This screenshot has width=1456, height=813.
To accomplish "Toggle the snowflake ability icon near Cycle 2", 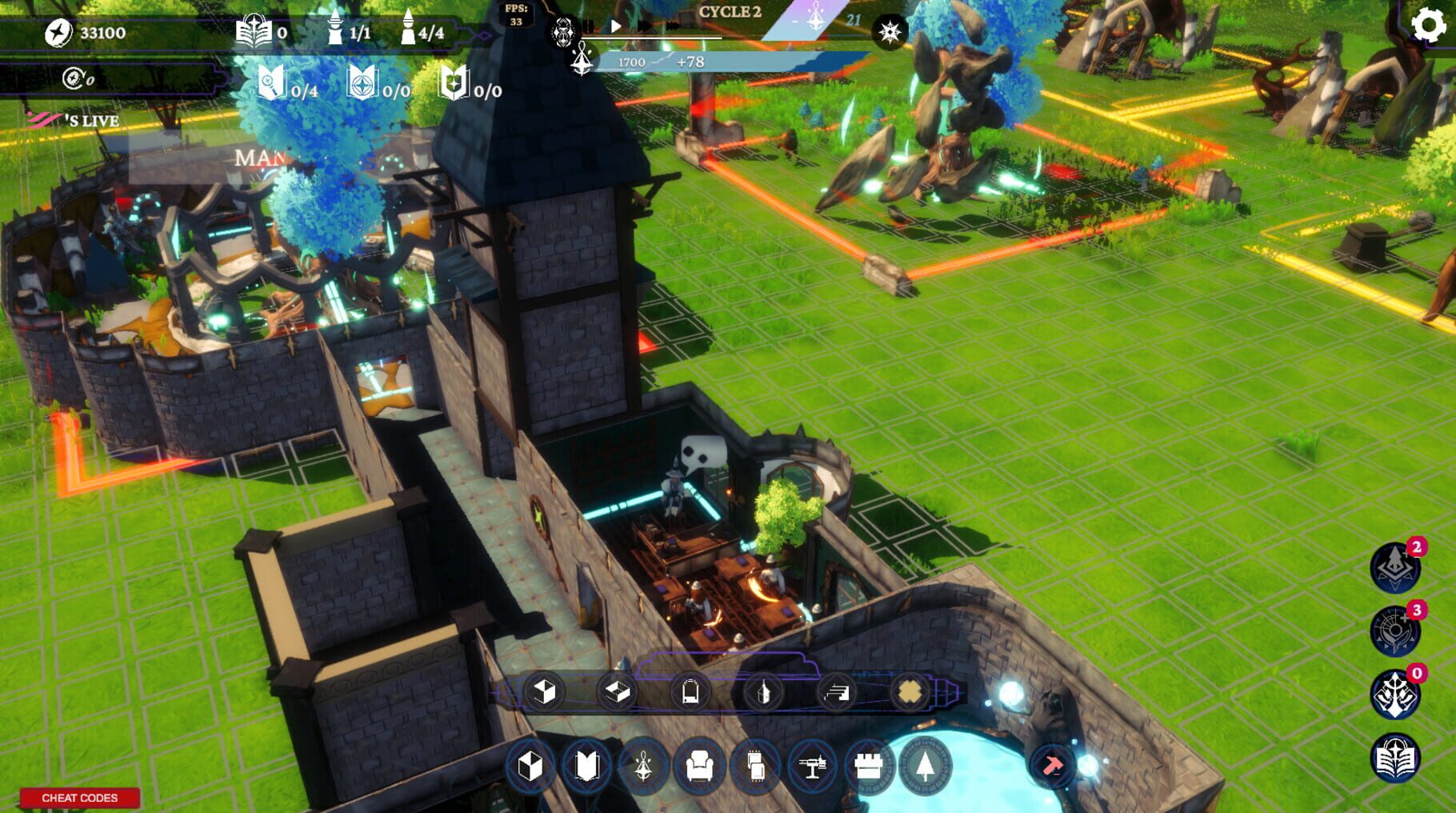I will click(890, 31).
